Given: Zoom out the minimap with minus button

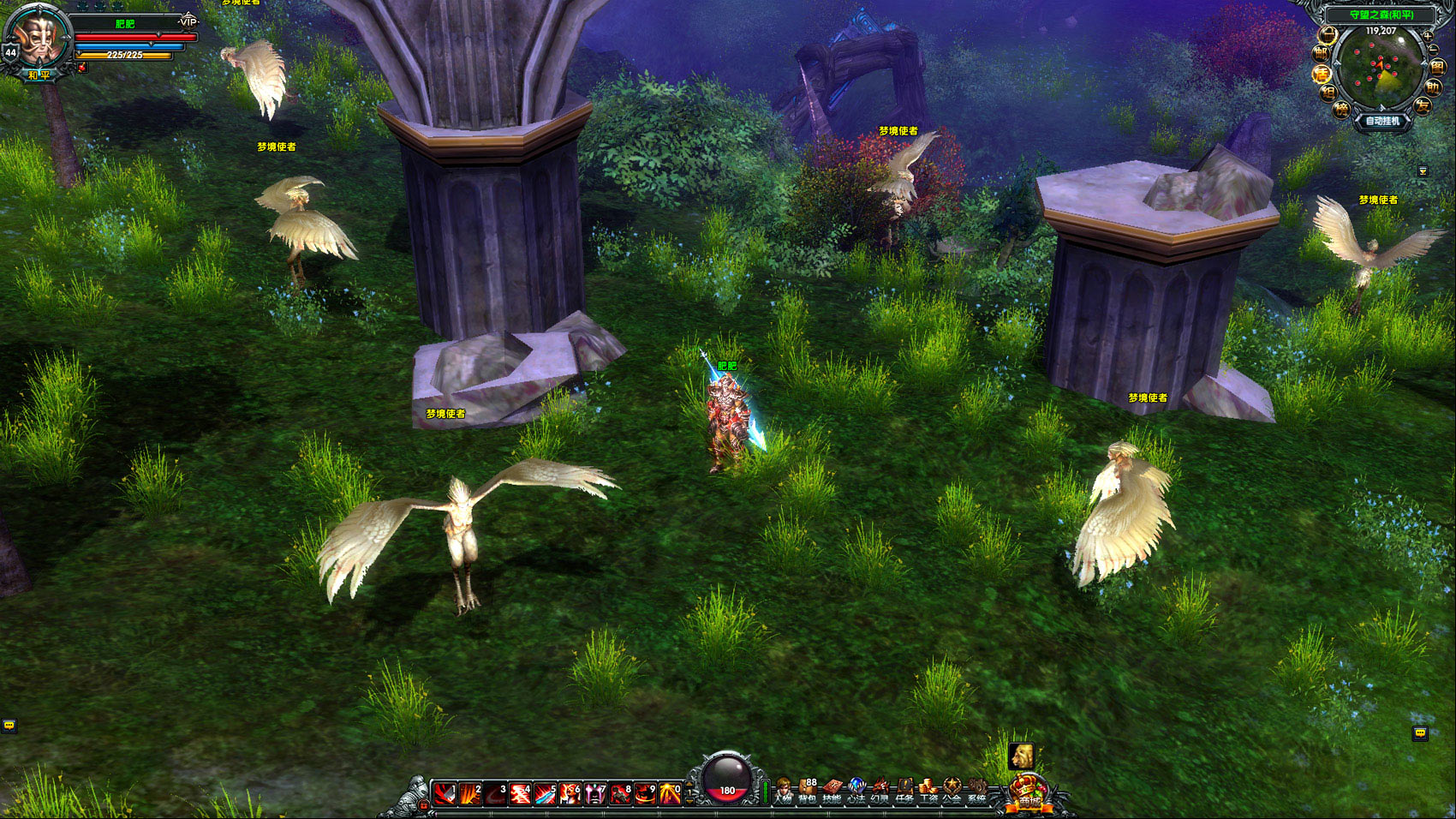Looking at the screenshot, I should [1433, 50].
